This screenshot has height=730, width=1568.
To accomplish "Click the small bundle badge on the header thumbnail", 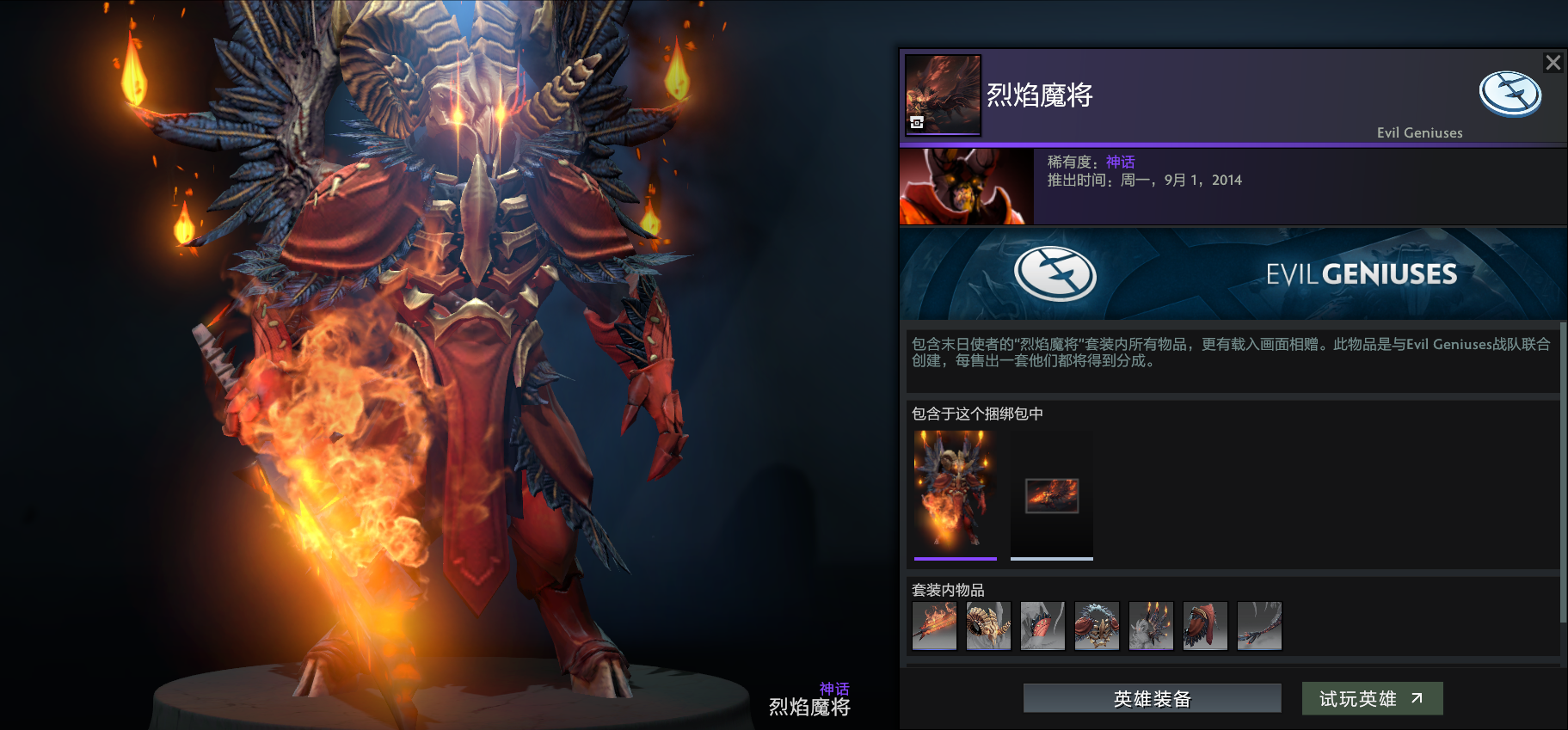I will point(915,123).
